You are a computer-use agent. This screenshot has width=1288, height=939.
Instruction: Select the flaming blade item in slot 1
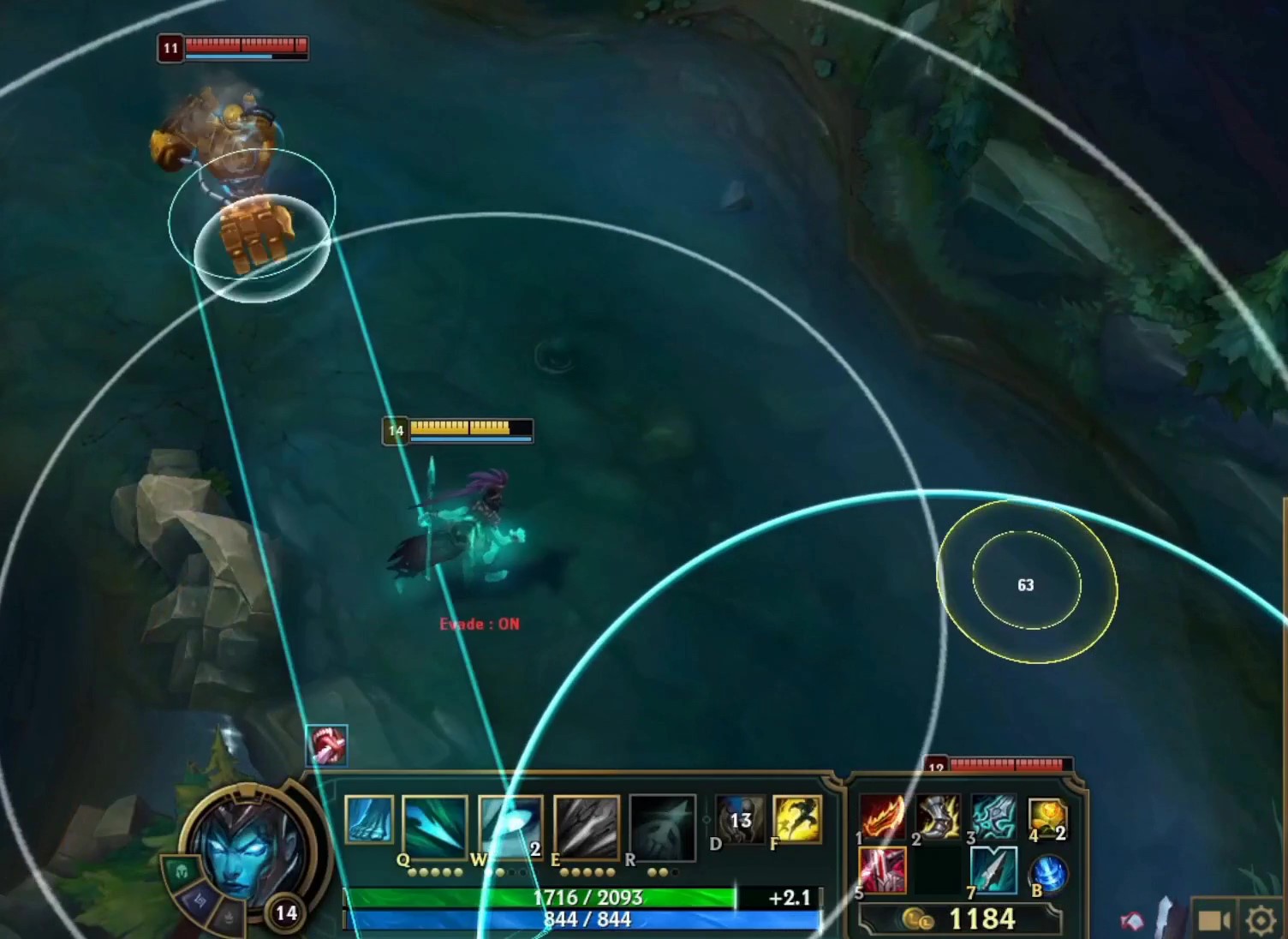(883, 817)
